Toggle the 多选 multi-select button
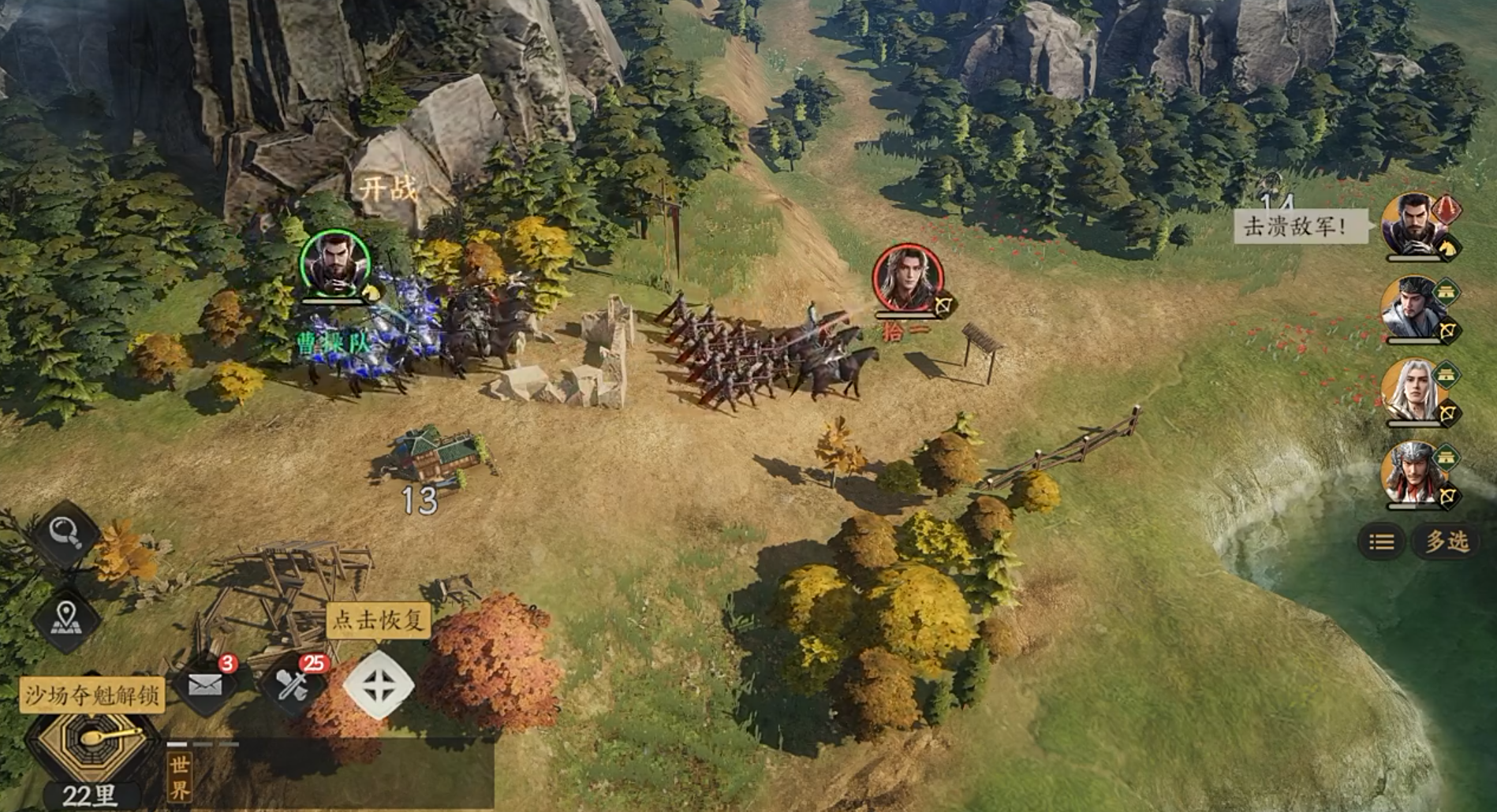The image size is (1497, 812). (x=1448, y=542)
